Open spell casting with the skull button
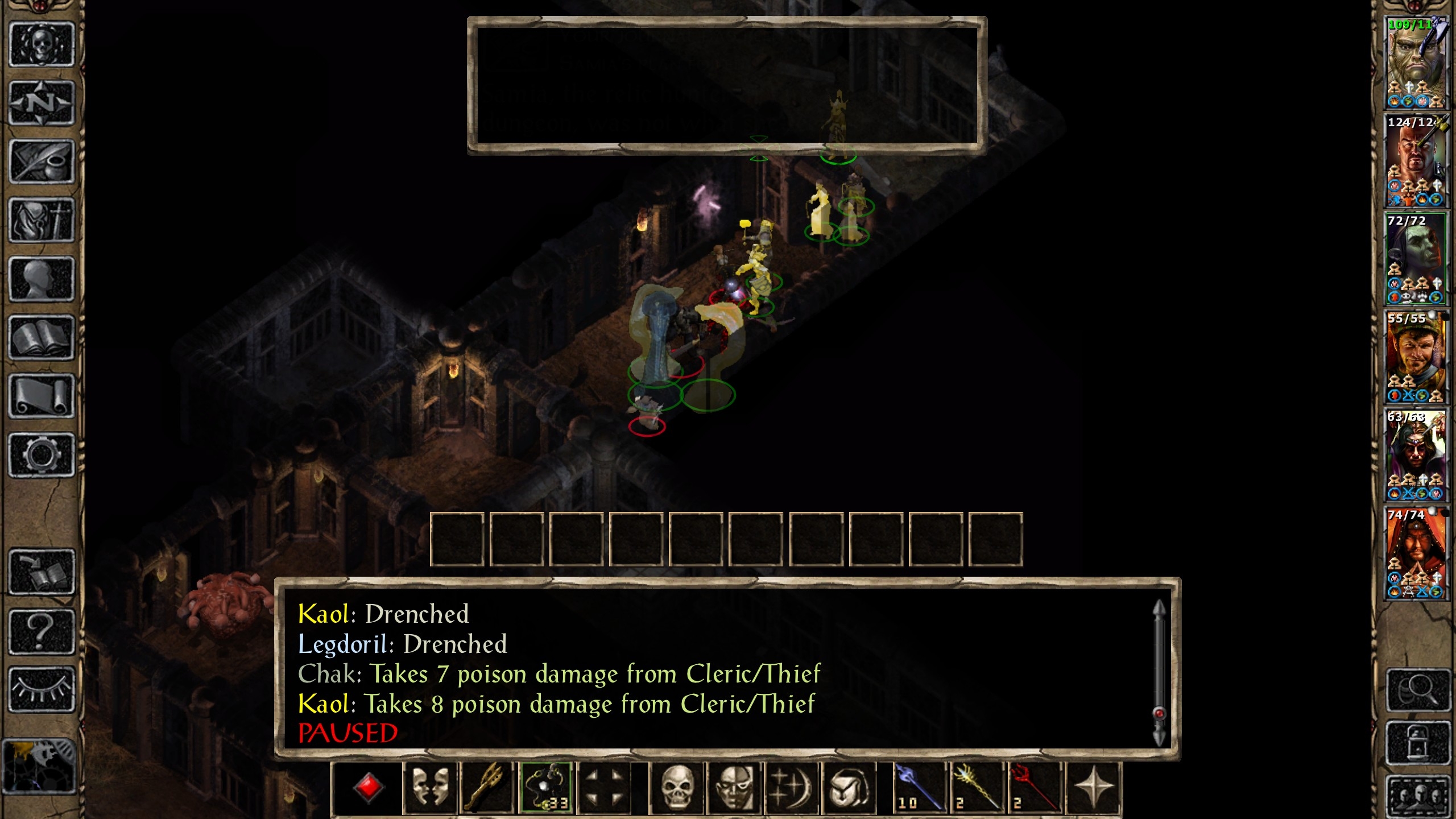Viewport: 1456px width, 819px height. pos(677,788)
